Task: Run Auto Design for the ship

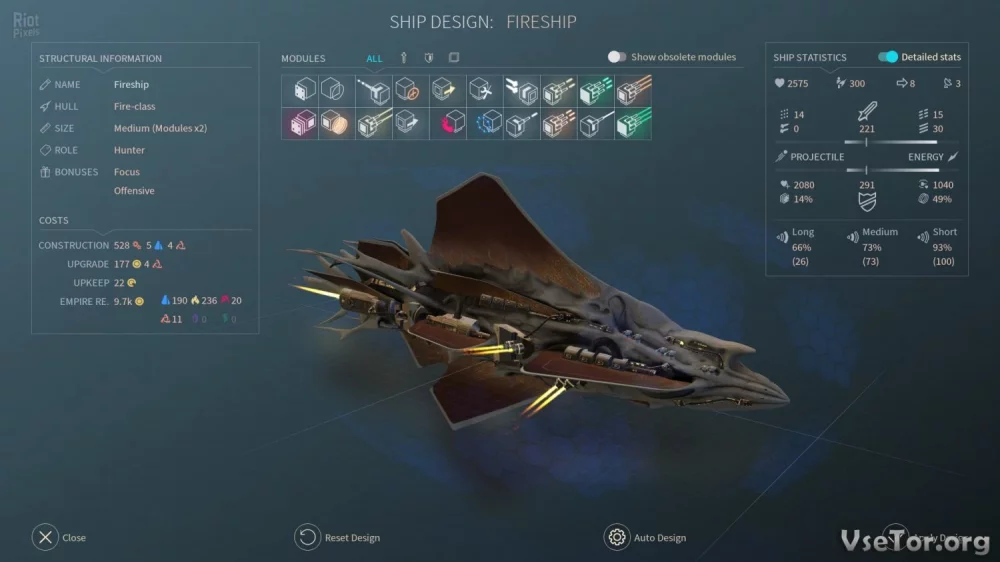Action: click(x=617, y=537)
